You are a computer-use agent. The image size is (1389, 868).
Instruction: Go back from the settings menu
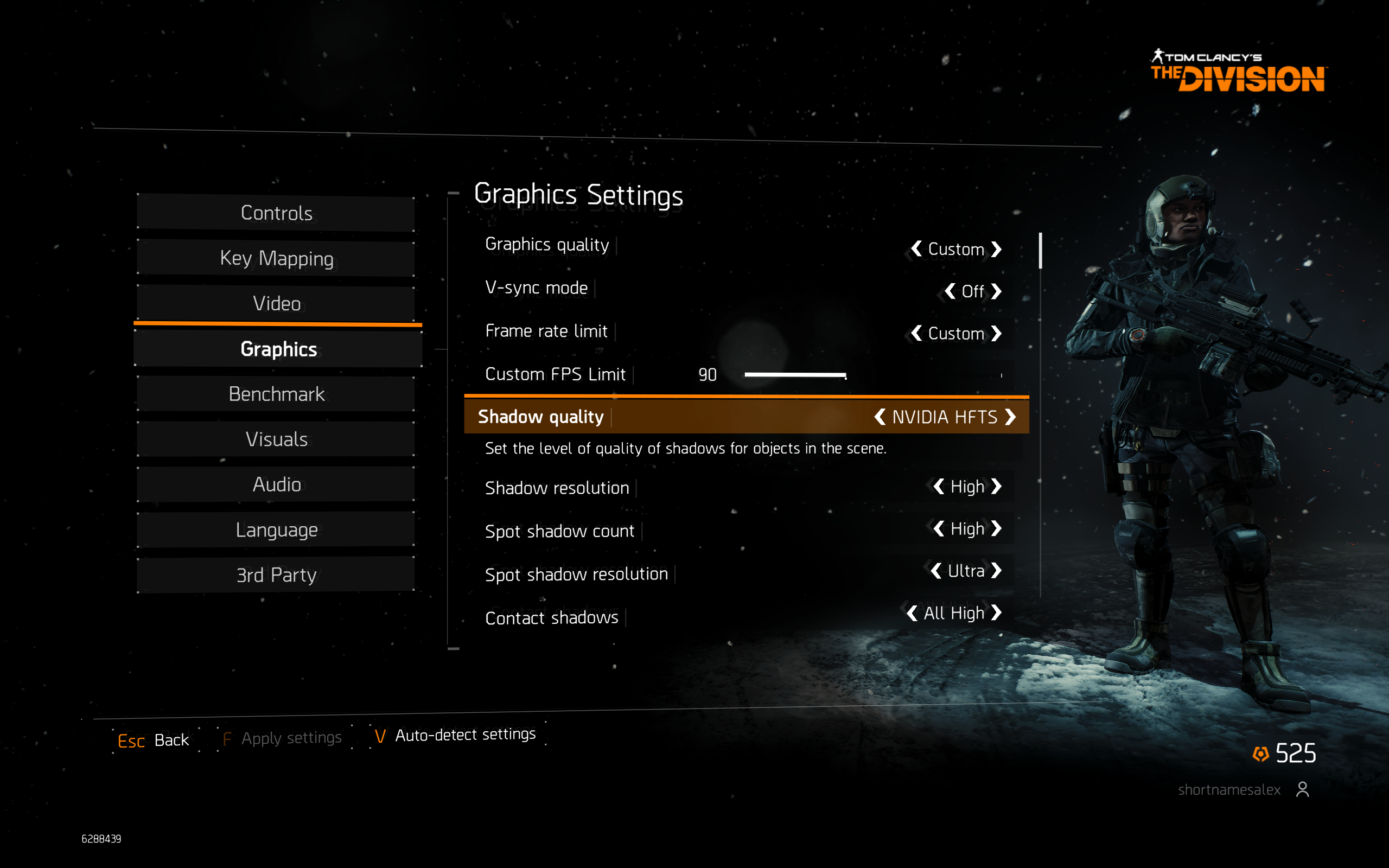pos(153,740)
